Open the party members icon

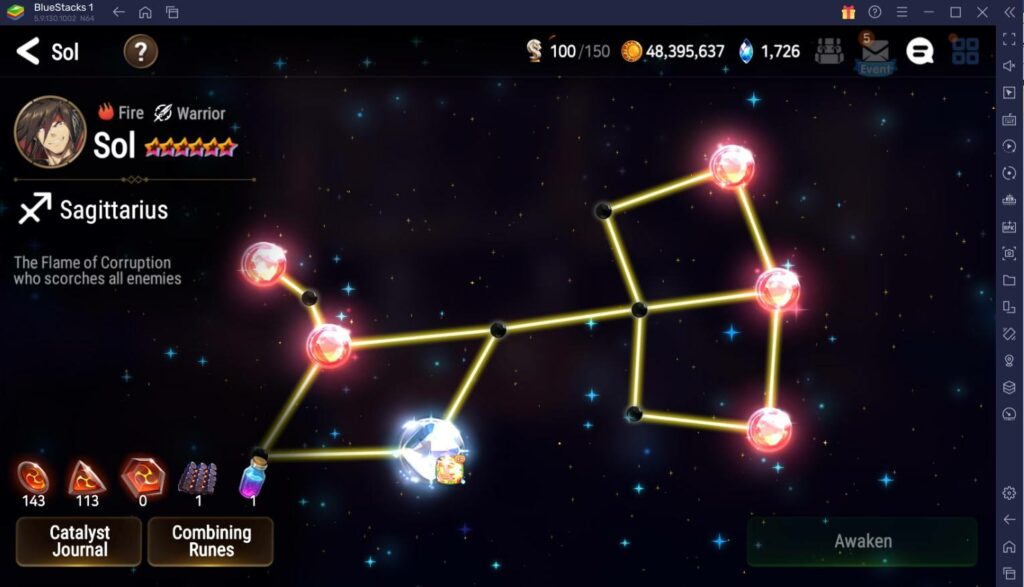point(829,51)
